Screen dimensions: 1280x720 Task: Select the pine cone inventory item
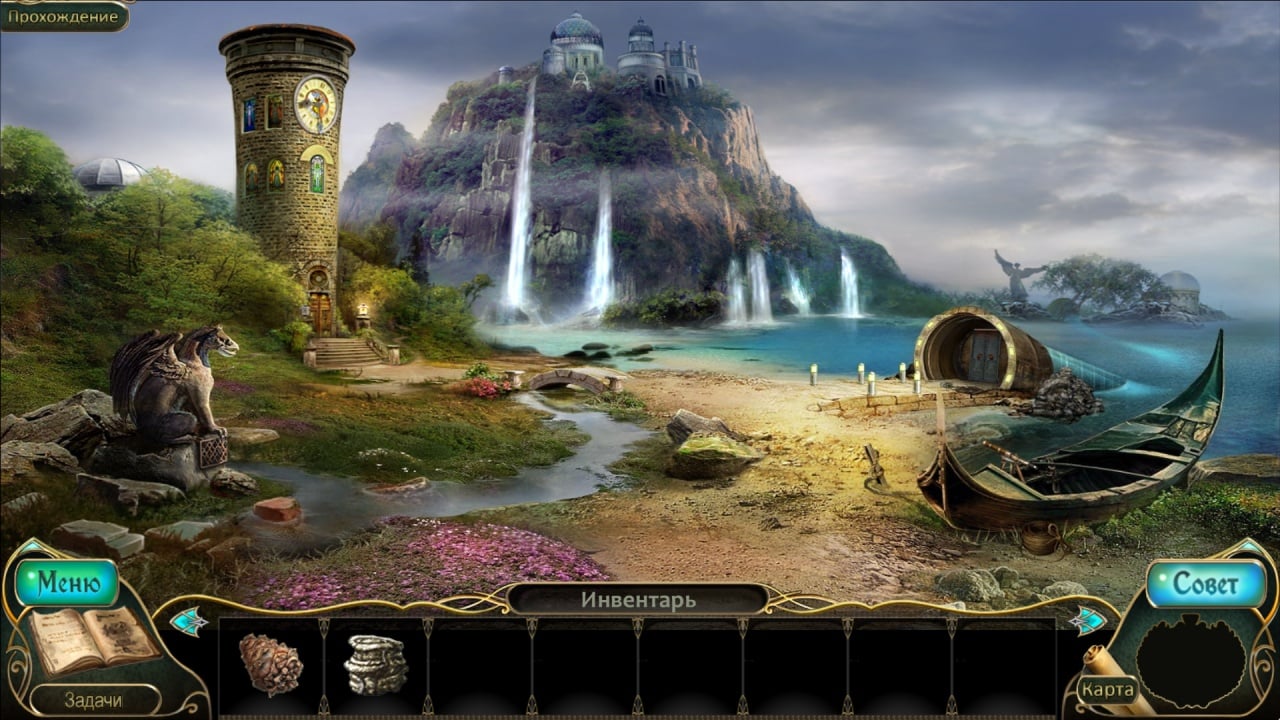[x=270, y=664]
